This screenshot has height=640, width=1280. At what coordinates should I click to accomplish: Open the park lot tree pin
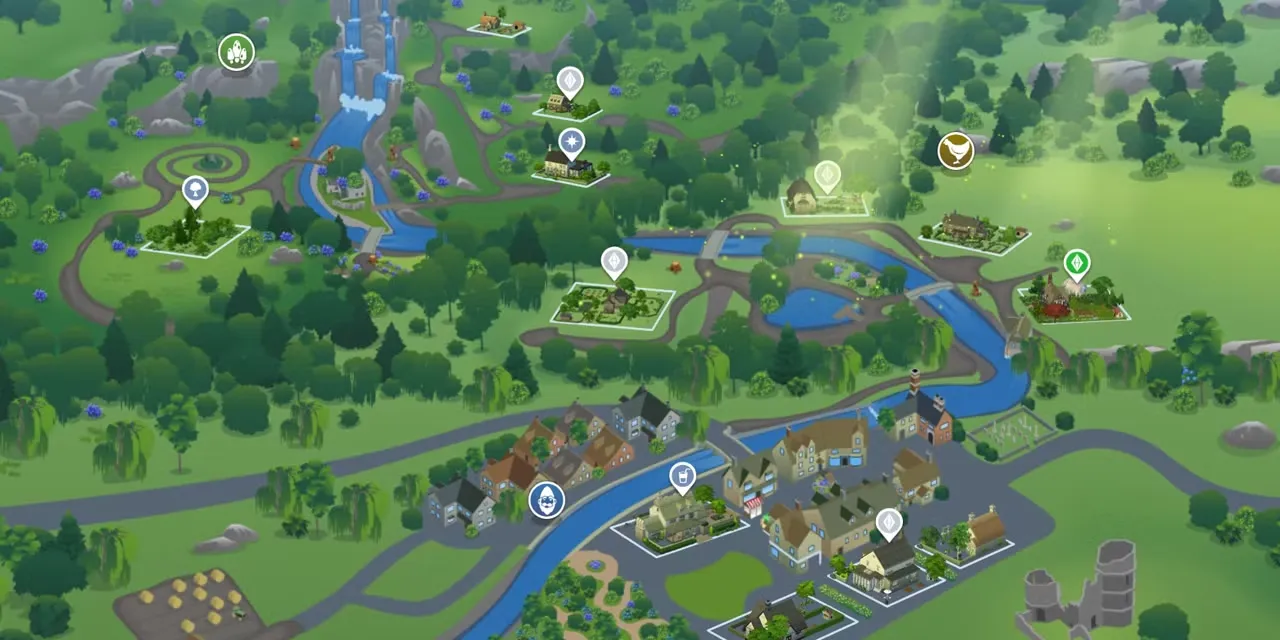click(195, 190)
